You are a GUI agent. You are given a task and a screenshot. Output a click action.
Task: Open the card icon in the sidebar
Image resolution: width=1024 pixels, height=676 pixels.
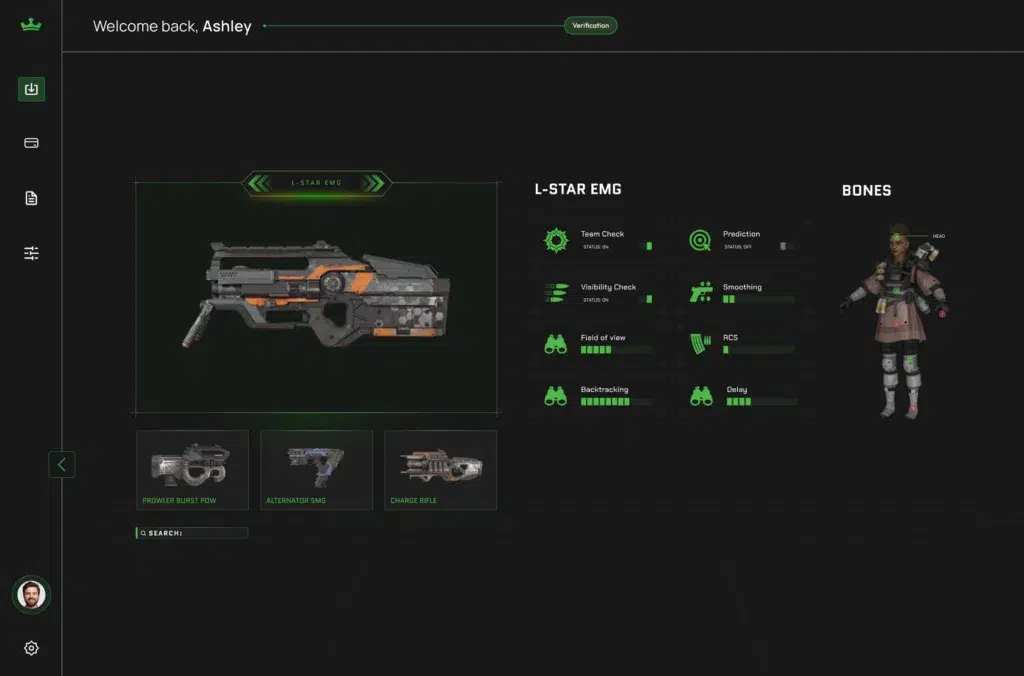(31, 143)
